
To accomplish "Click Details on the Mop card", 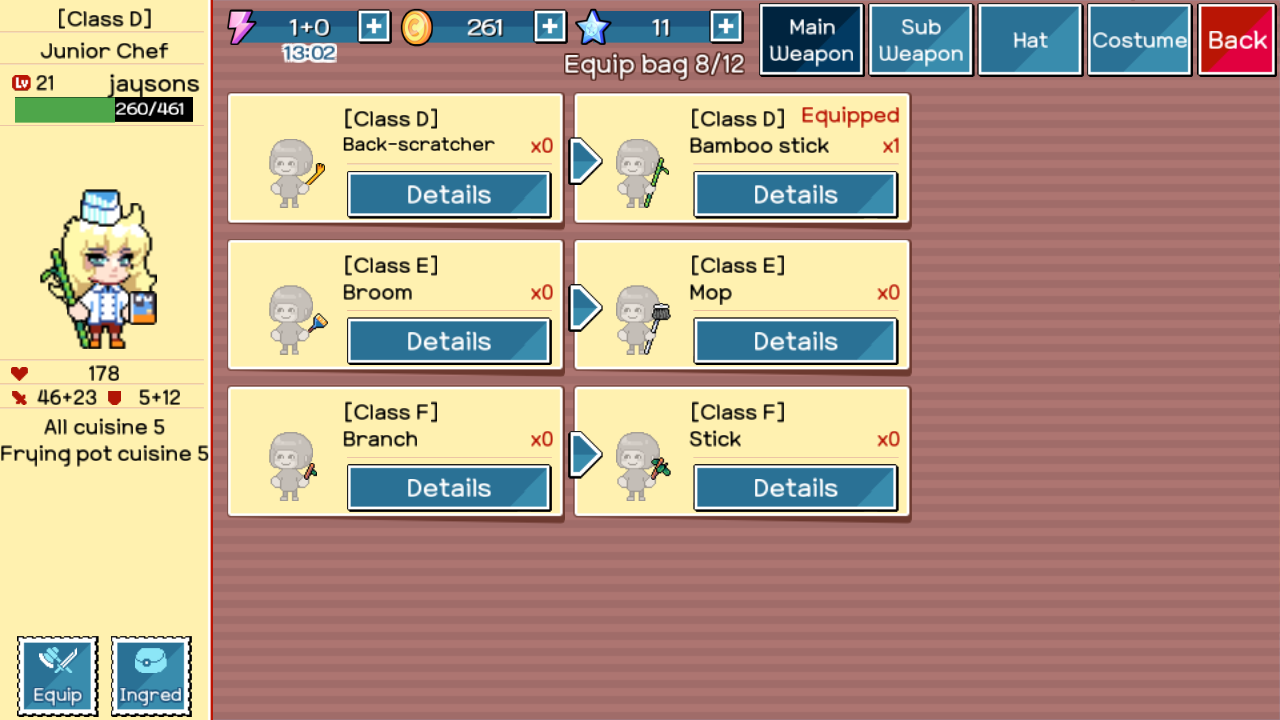I will point(795,342).
